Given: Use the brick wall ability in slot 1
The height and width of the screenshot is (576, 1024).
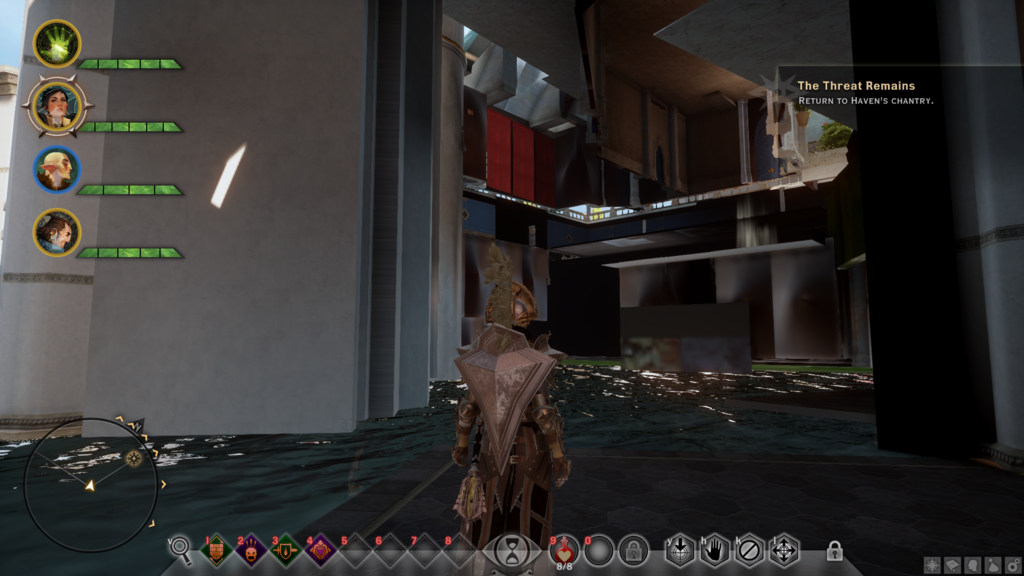Looking at the screenshot, I should [218, 549].
